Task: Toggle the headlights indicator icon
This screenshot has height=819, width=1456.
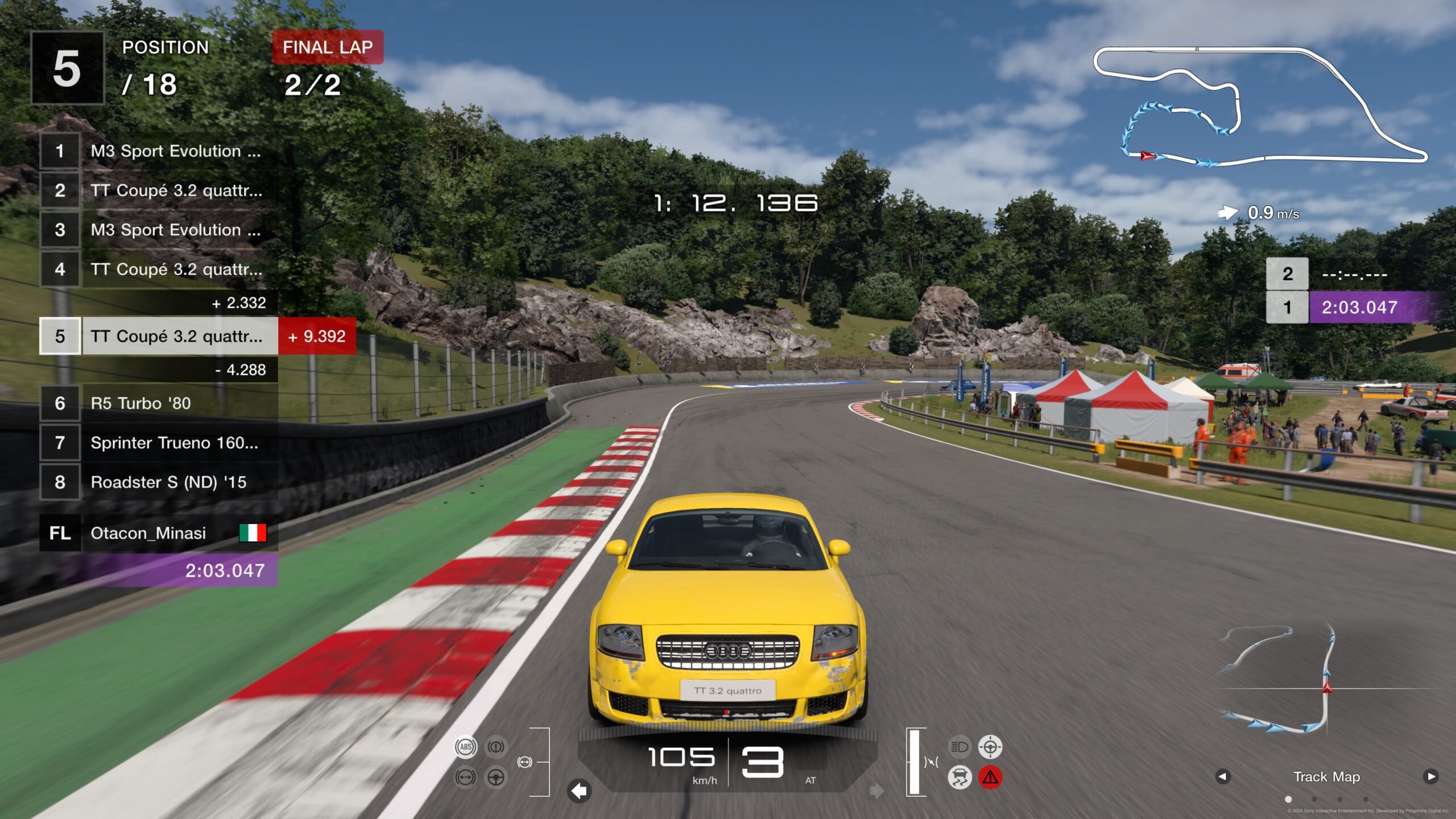Action: 959,747
